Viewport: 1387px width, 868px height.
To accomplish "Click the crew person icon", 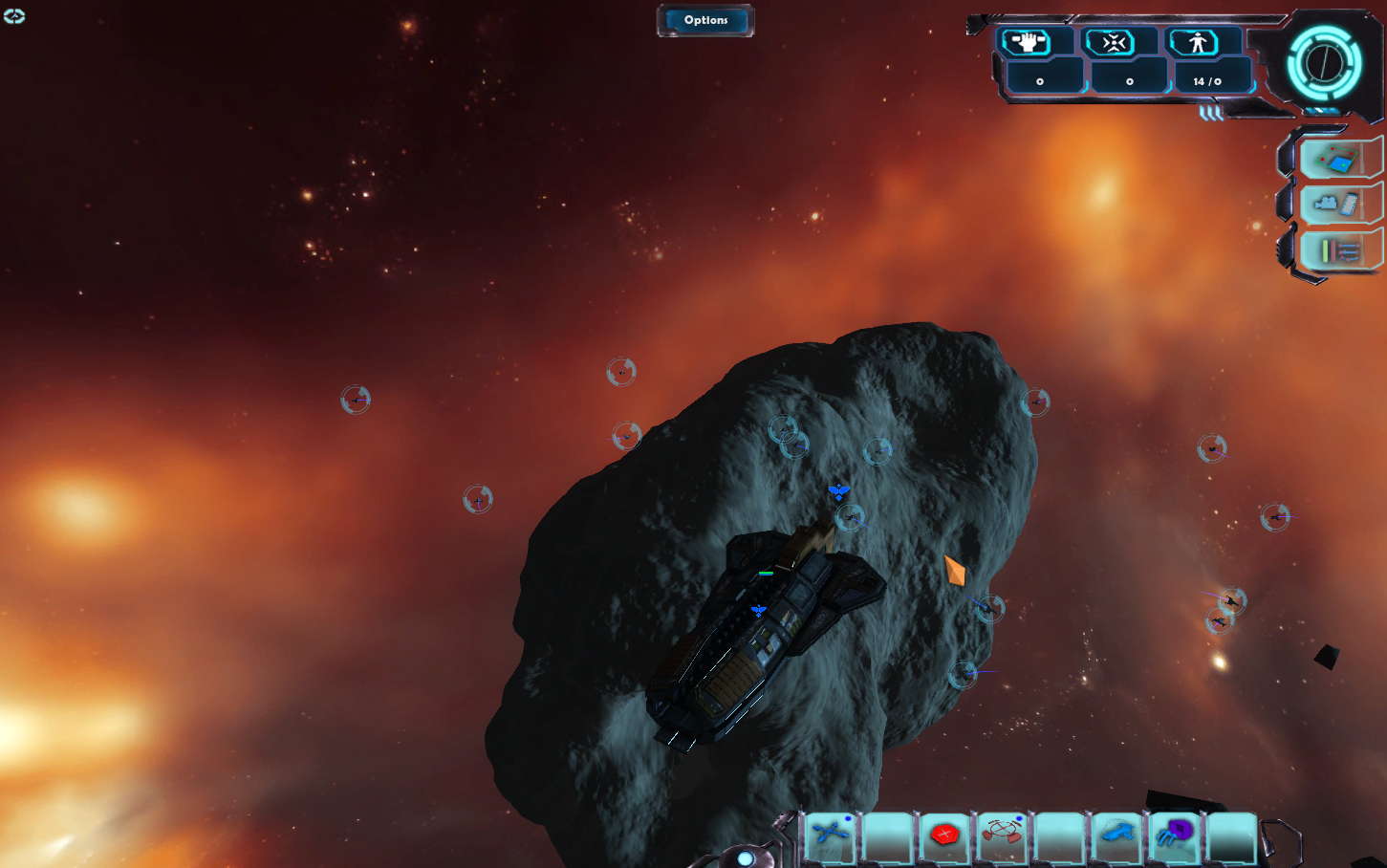I will tap(1197, 42).
